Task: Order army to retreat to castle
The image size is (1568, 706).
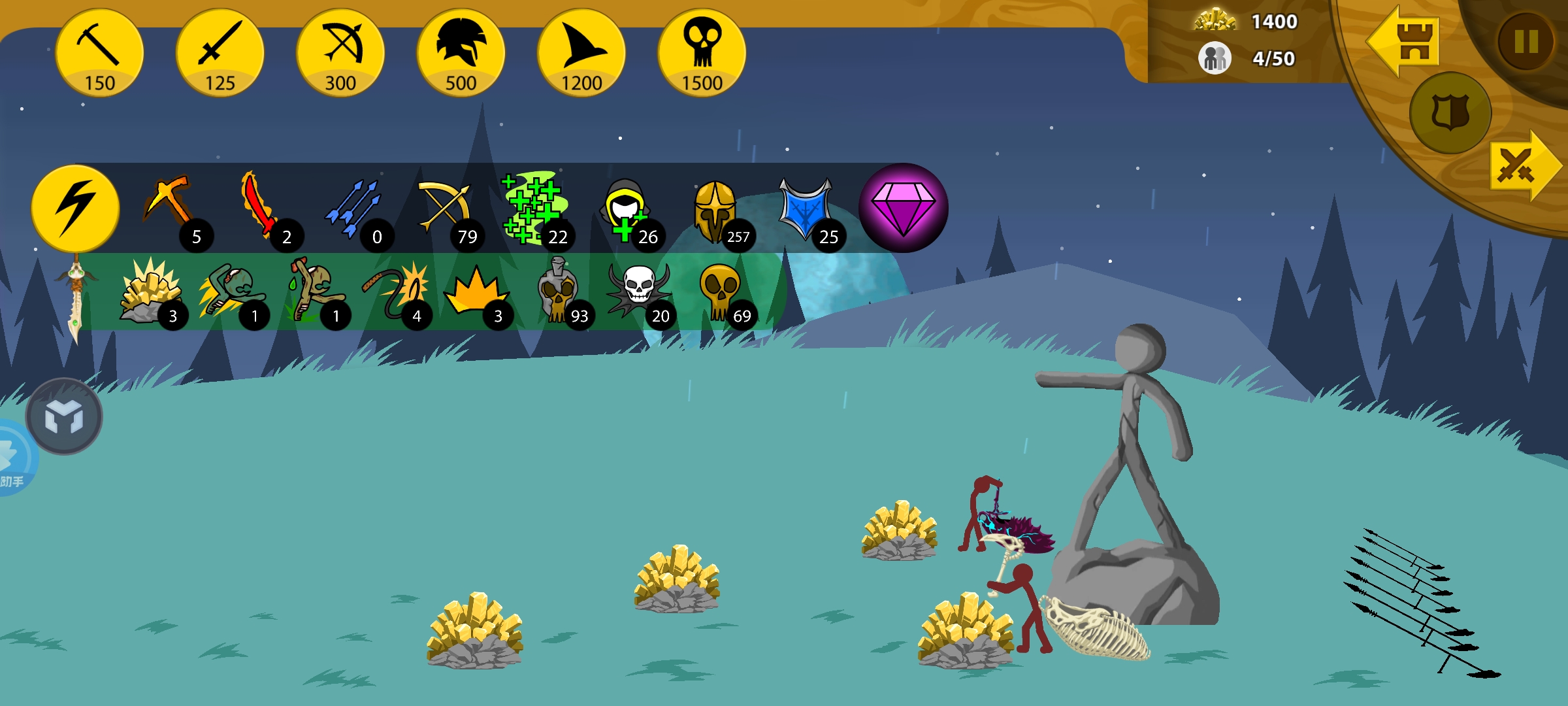Action: (x=1405, y=41)
